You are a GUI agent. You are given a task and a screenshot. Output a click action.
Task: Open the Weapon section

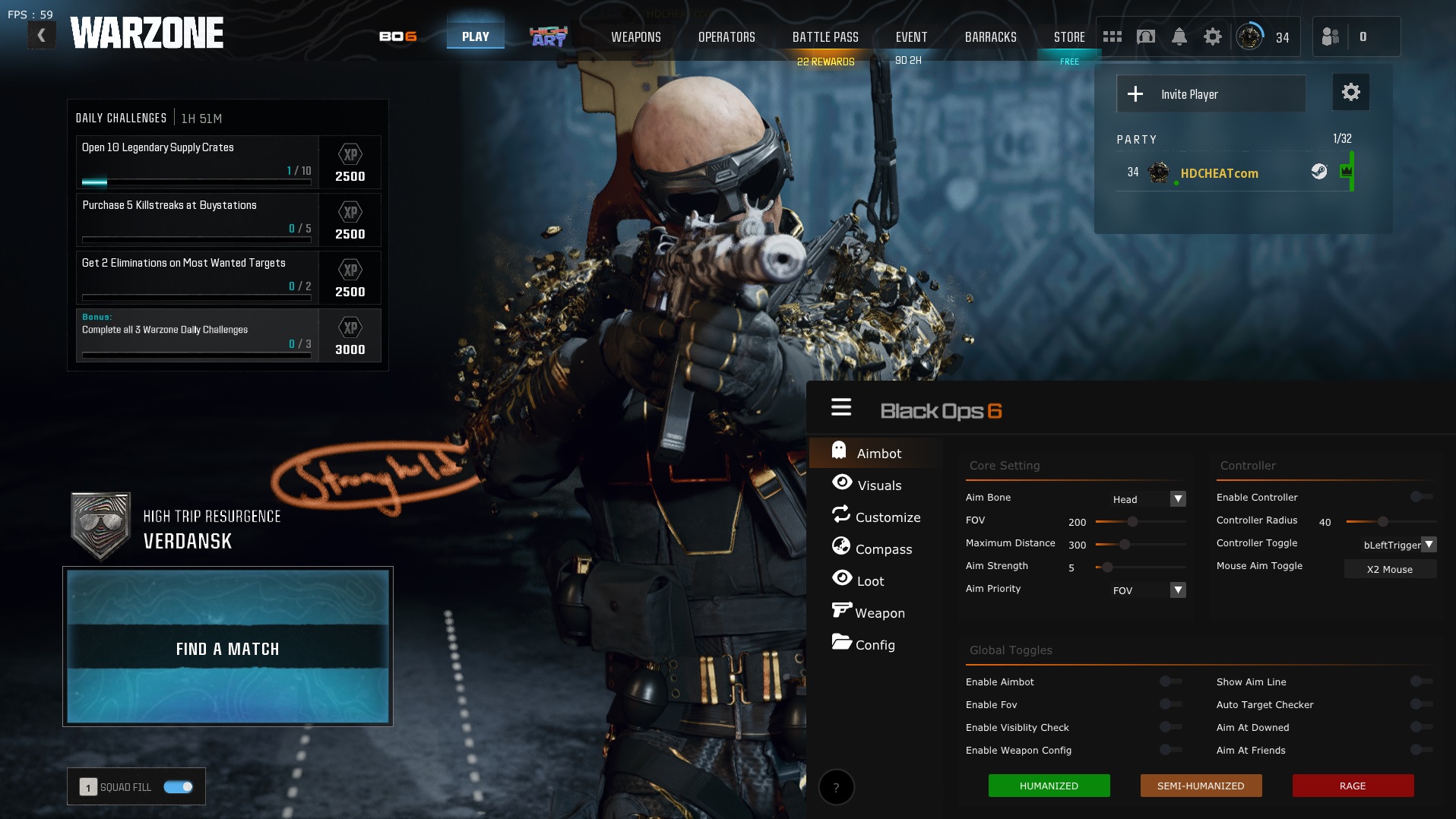coord(880,612)
